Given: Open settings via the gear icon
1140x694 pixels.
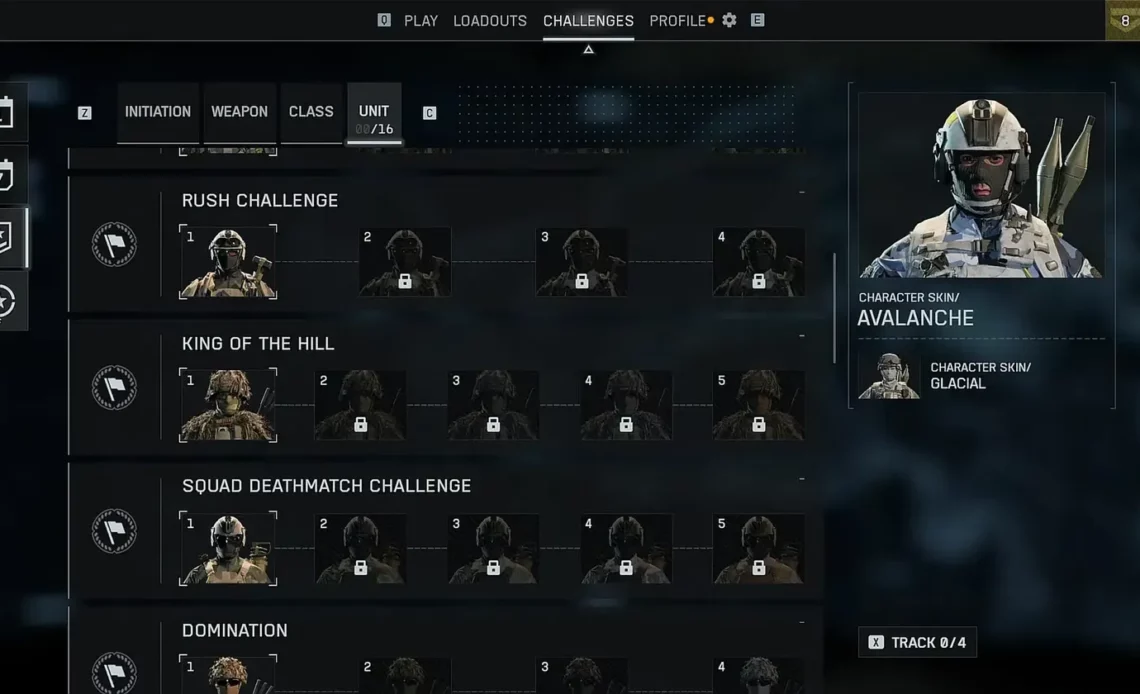Looking at the screenshot, I should pos(729,20).
